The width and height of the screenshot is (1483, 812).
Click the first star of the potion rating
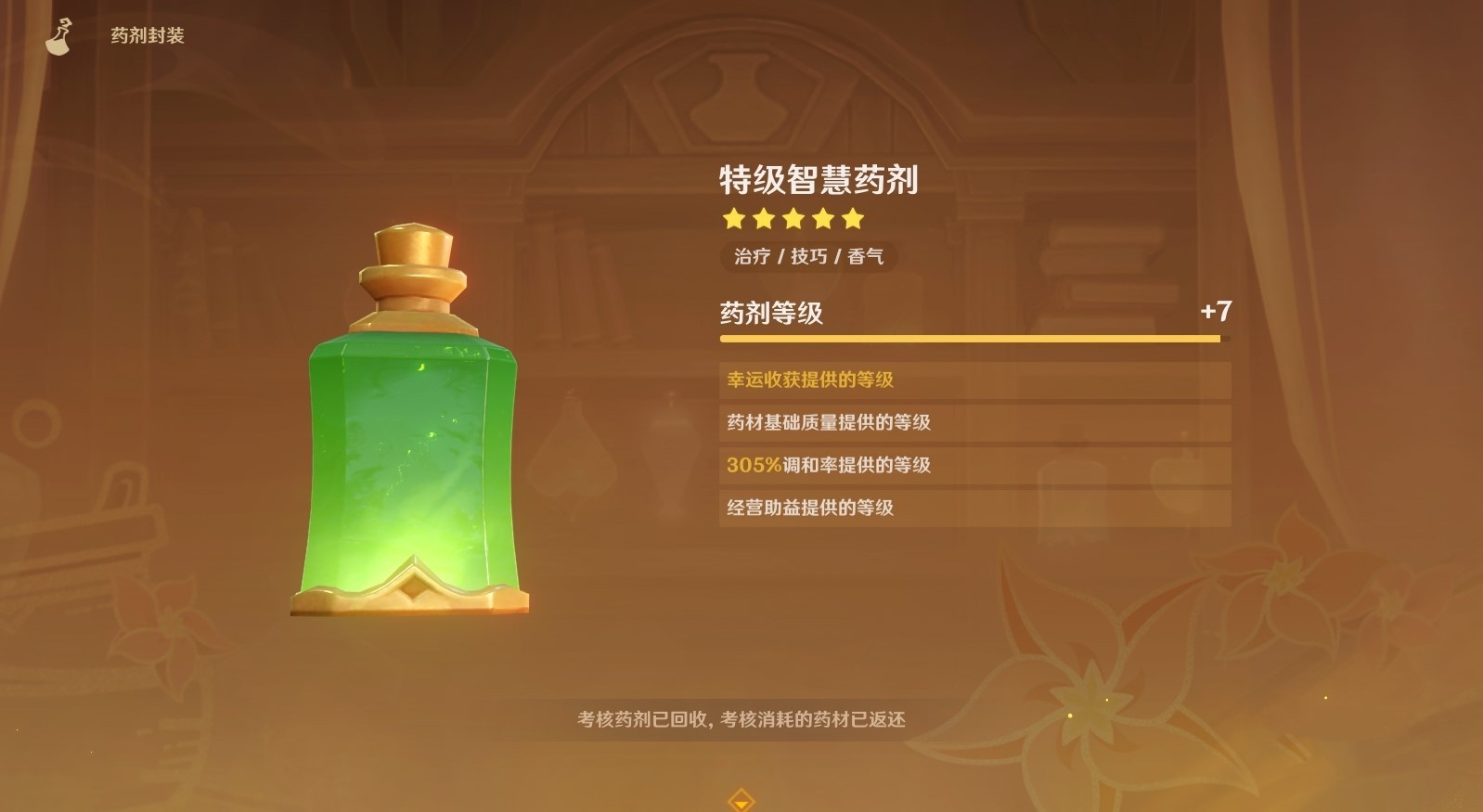[x=733, y=220]
